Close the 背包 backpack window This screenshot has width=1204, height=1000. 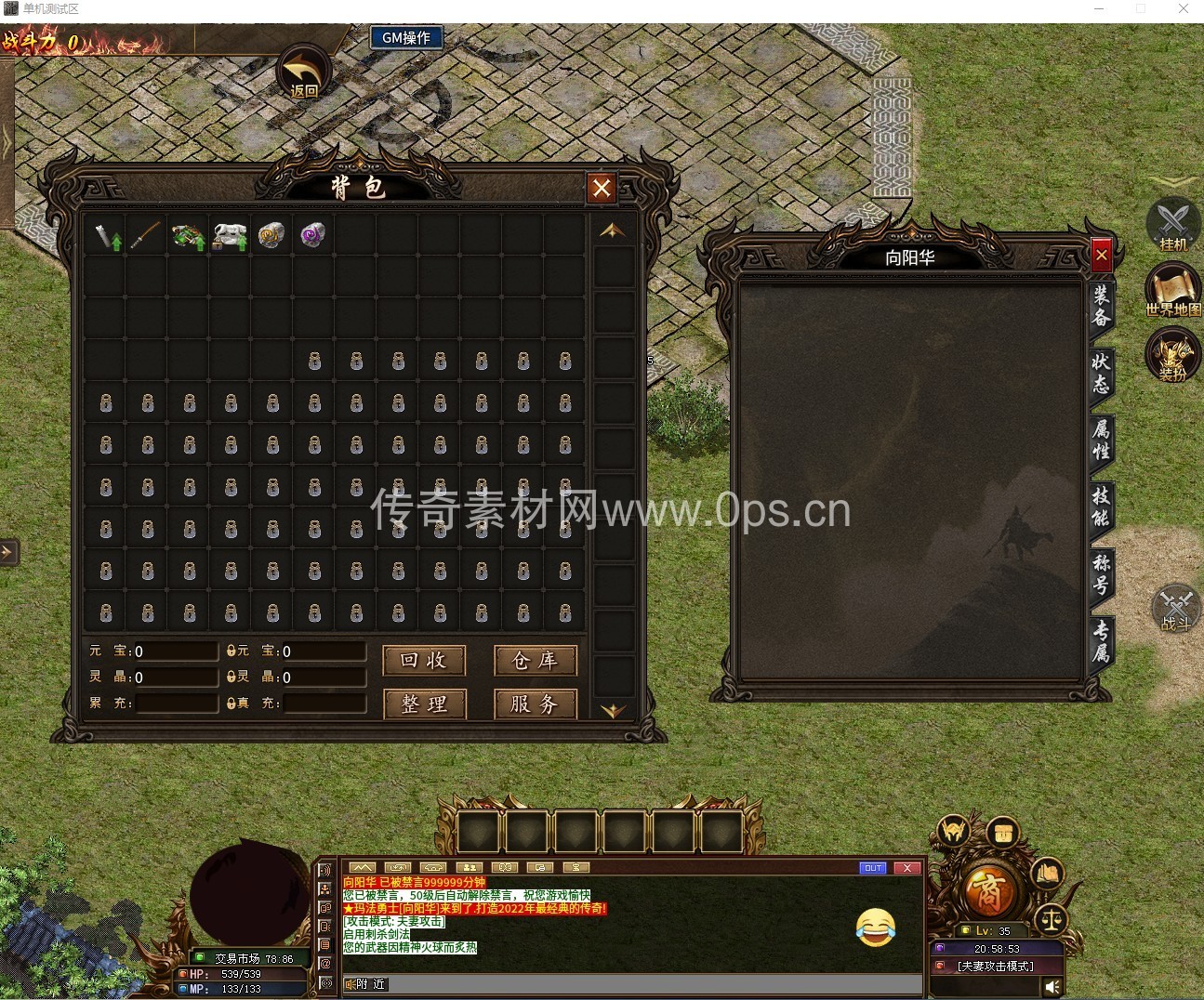[x=601, y=189]
